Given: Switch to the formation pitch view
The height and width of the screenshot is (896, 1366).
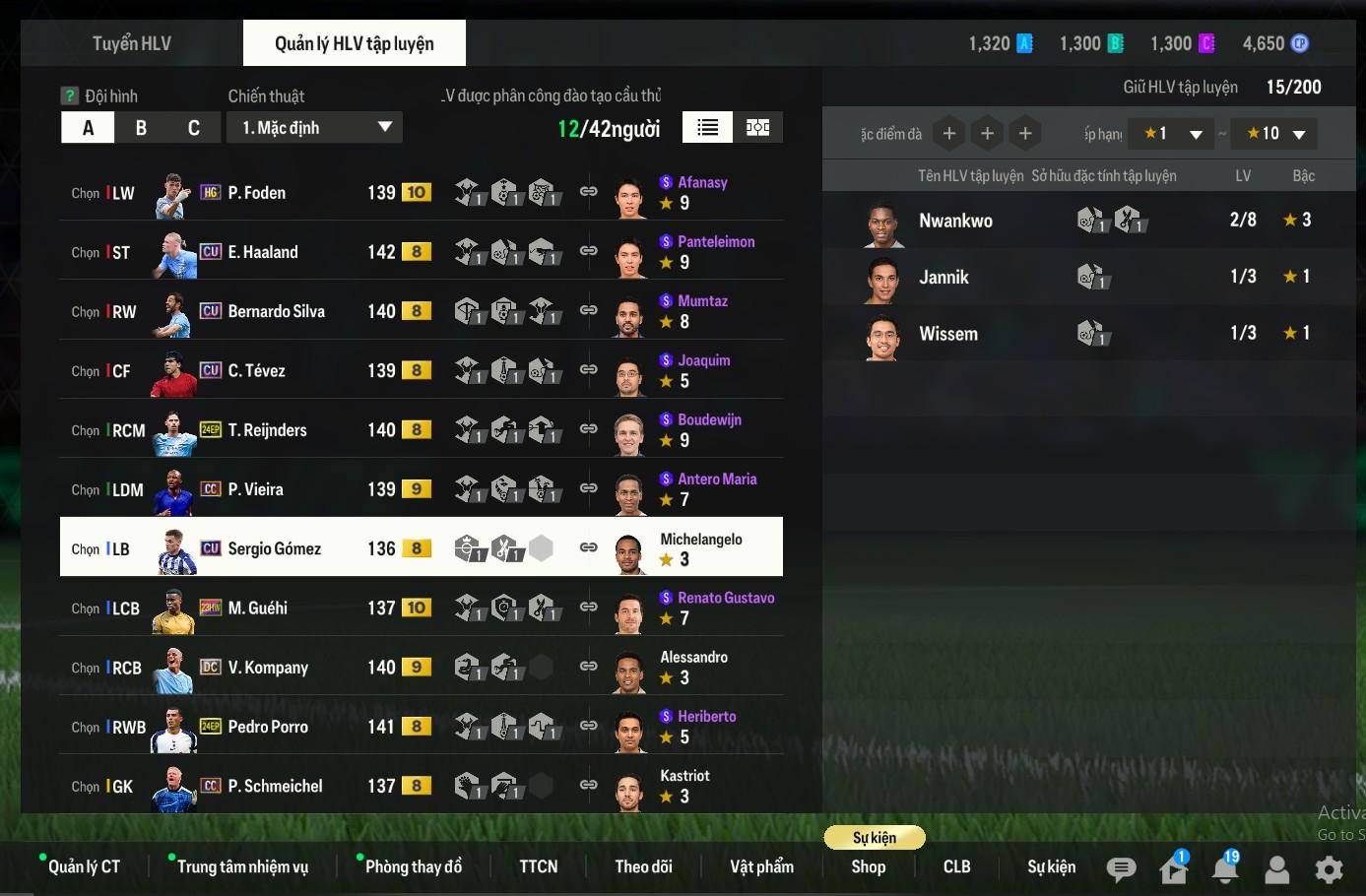Looking at the screenshot, I should pos(758,127).
